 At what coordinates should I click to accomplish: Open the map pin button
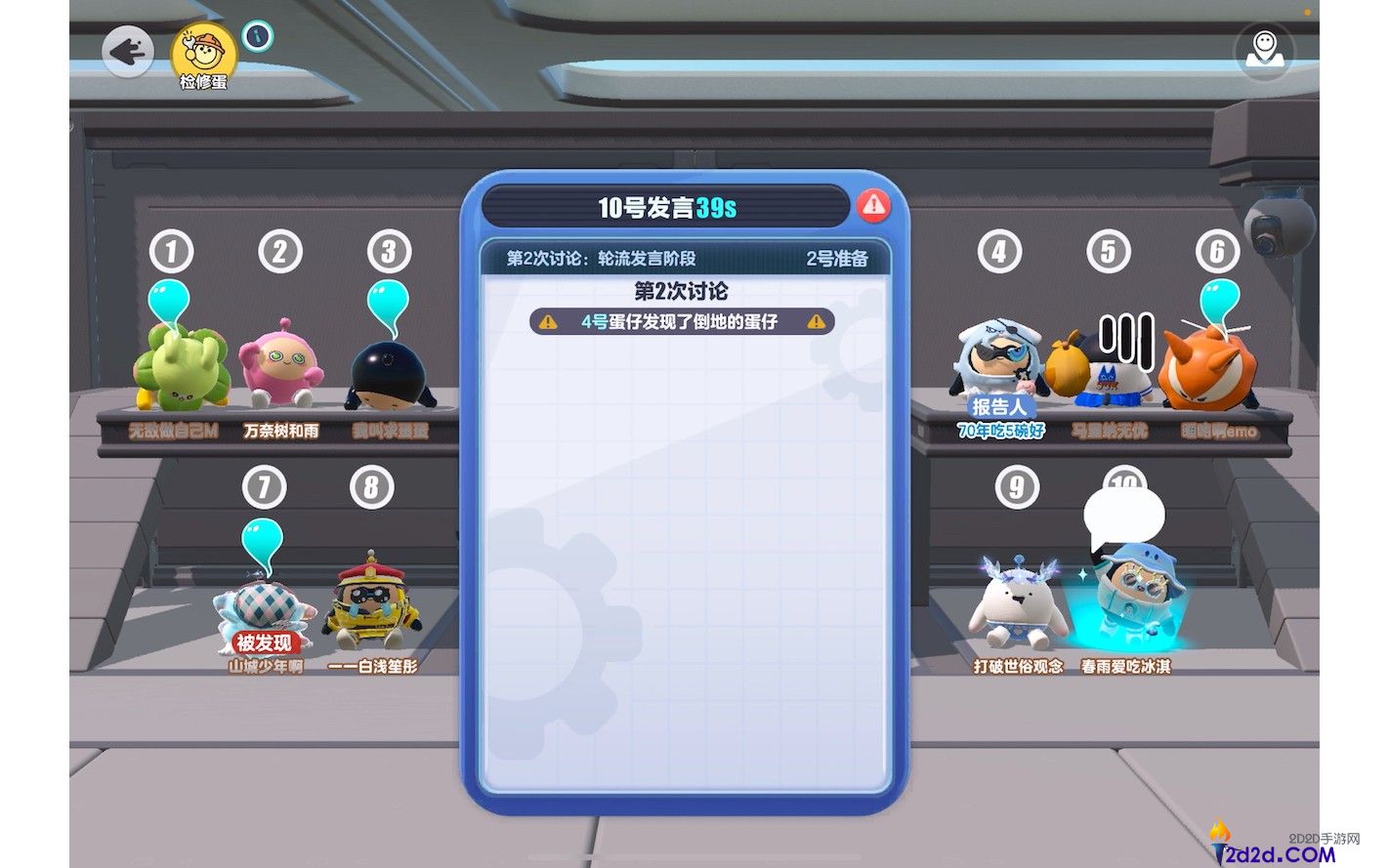[1263, 50]
